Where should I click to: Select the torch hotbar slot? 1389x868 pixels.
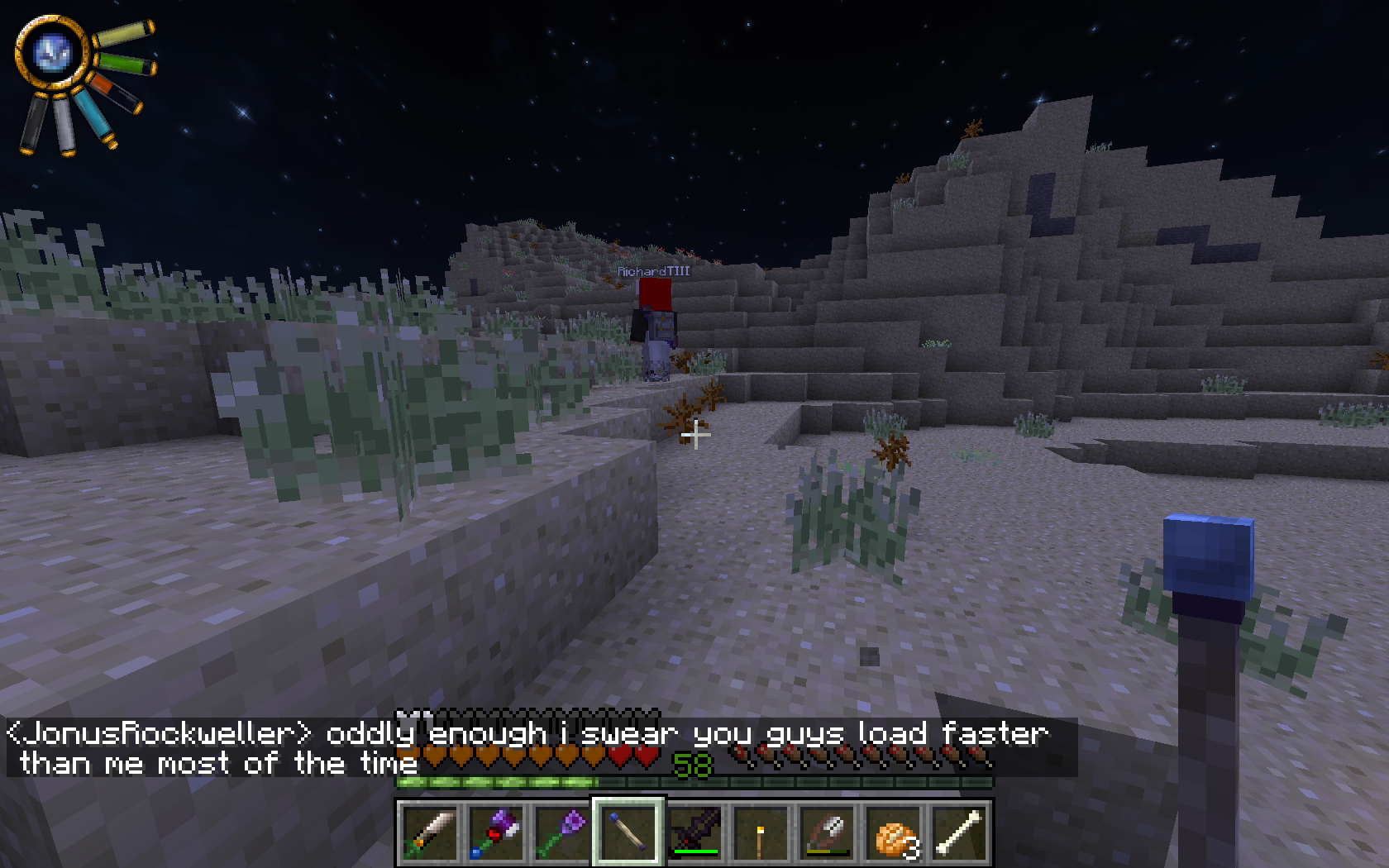pos(760,832)
